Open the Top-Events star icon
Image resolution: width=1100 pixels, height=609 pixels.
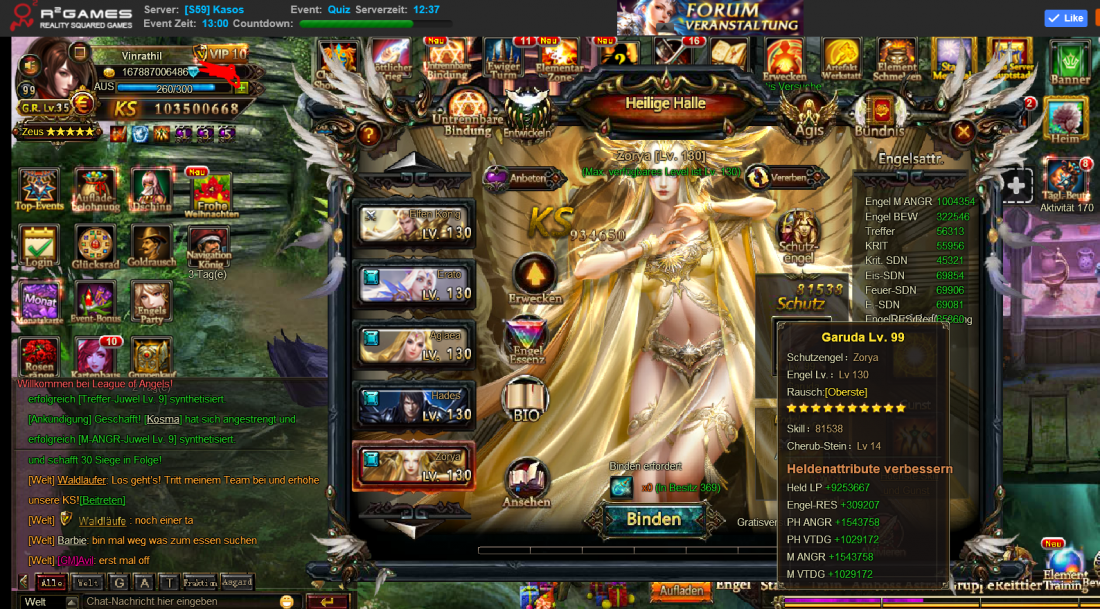pyautogui.click(x=39, y=188)
